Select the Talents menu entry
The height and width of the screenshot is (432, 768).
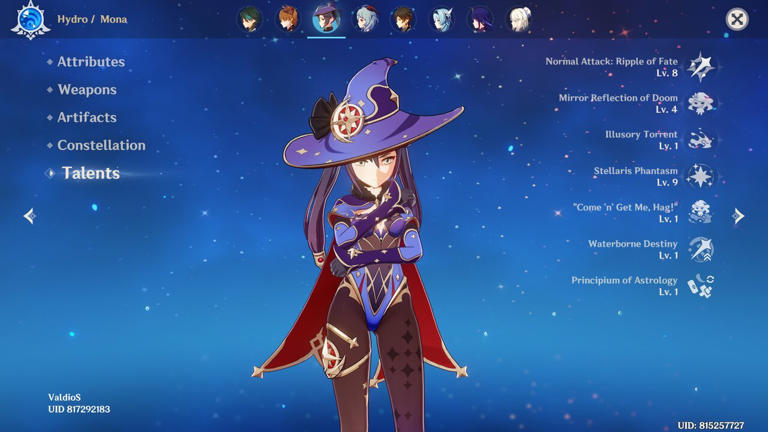point(90,173)
